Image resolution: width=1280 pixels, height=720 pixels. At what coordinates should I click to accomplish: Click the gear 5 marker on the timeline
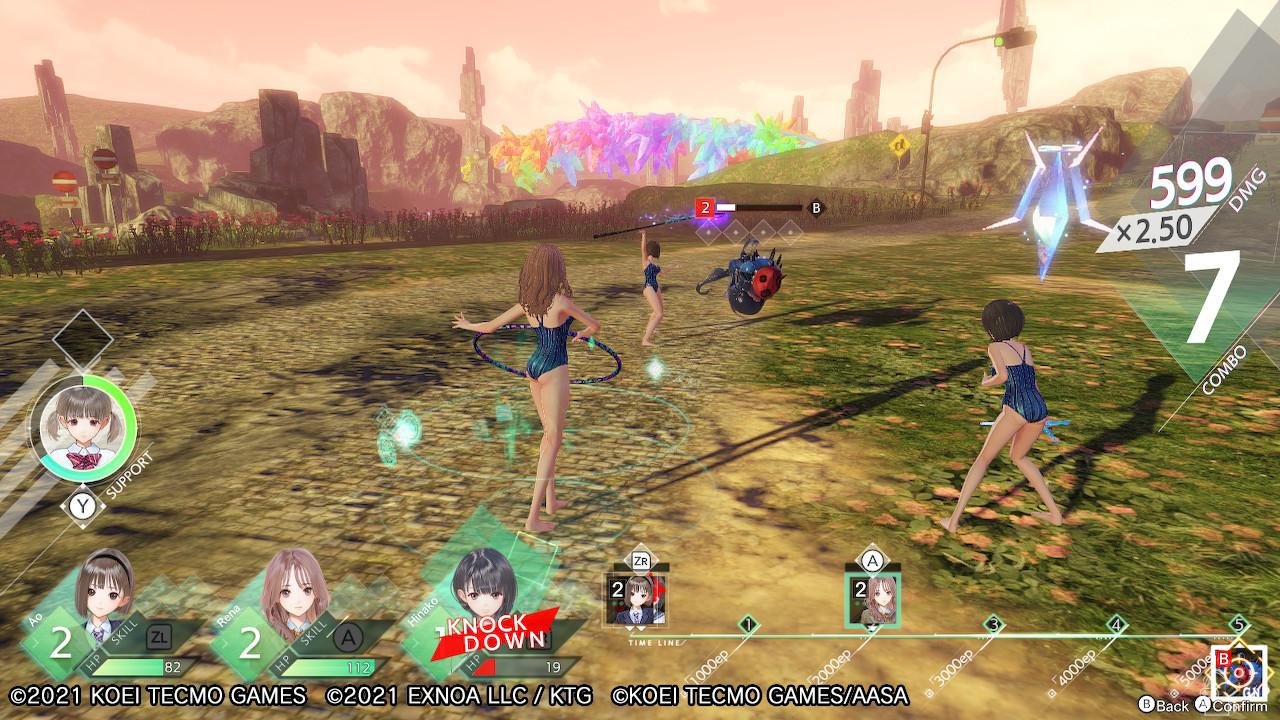(1239, 624)
